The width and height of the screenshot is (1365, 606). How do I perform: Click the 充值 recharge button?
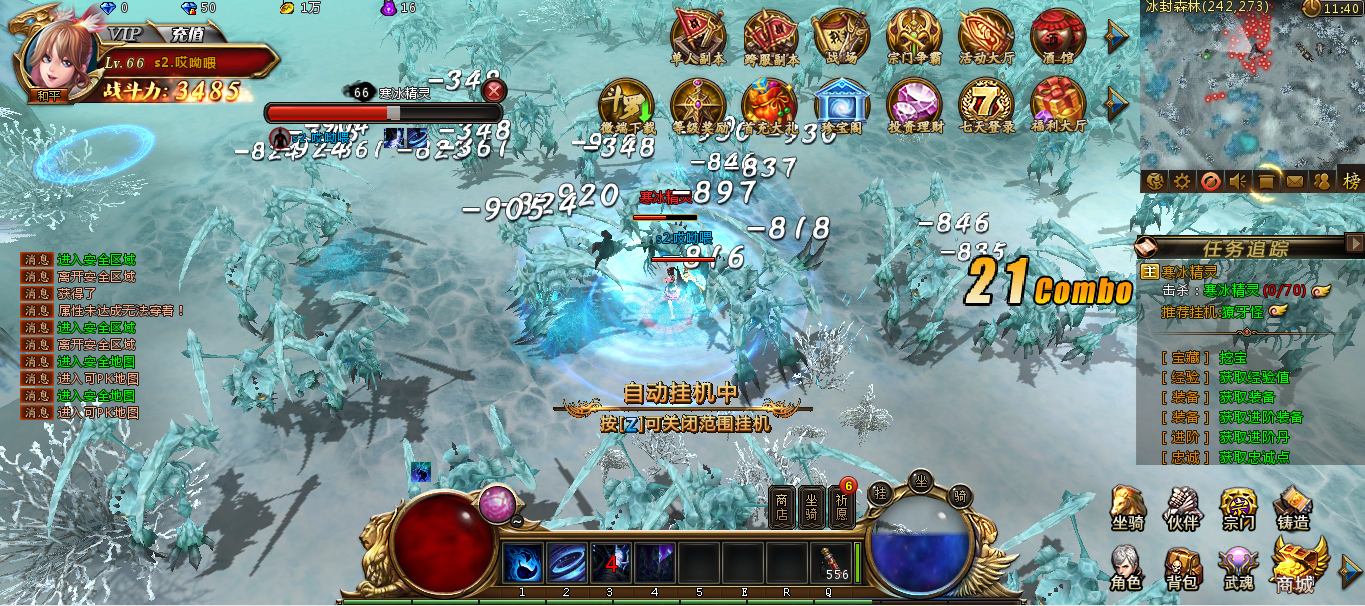tap(187, 32)
